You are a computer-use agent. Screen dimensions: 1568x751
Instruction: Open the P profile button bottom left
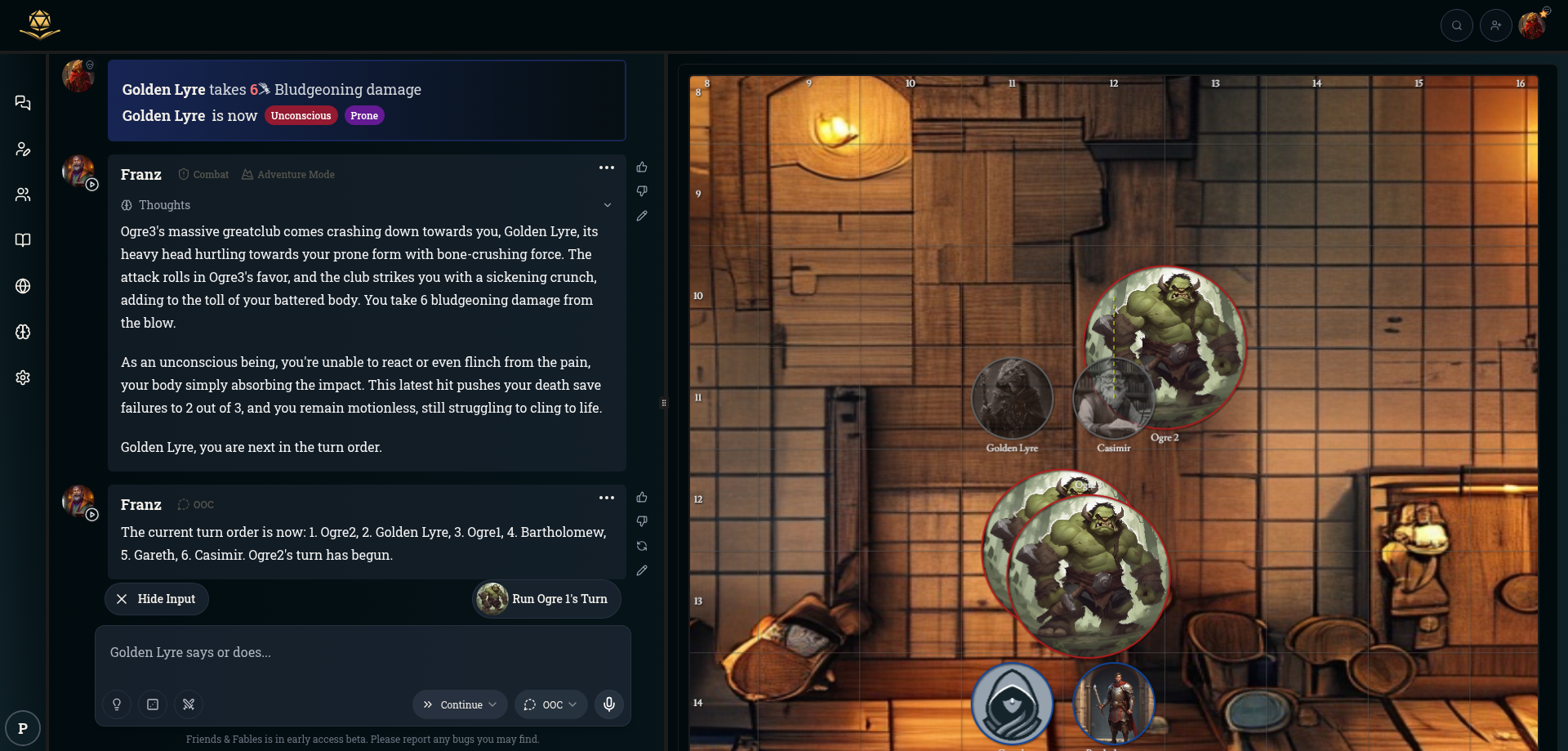[23, 728]
